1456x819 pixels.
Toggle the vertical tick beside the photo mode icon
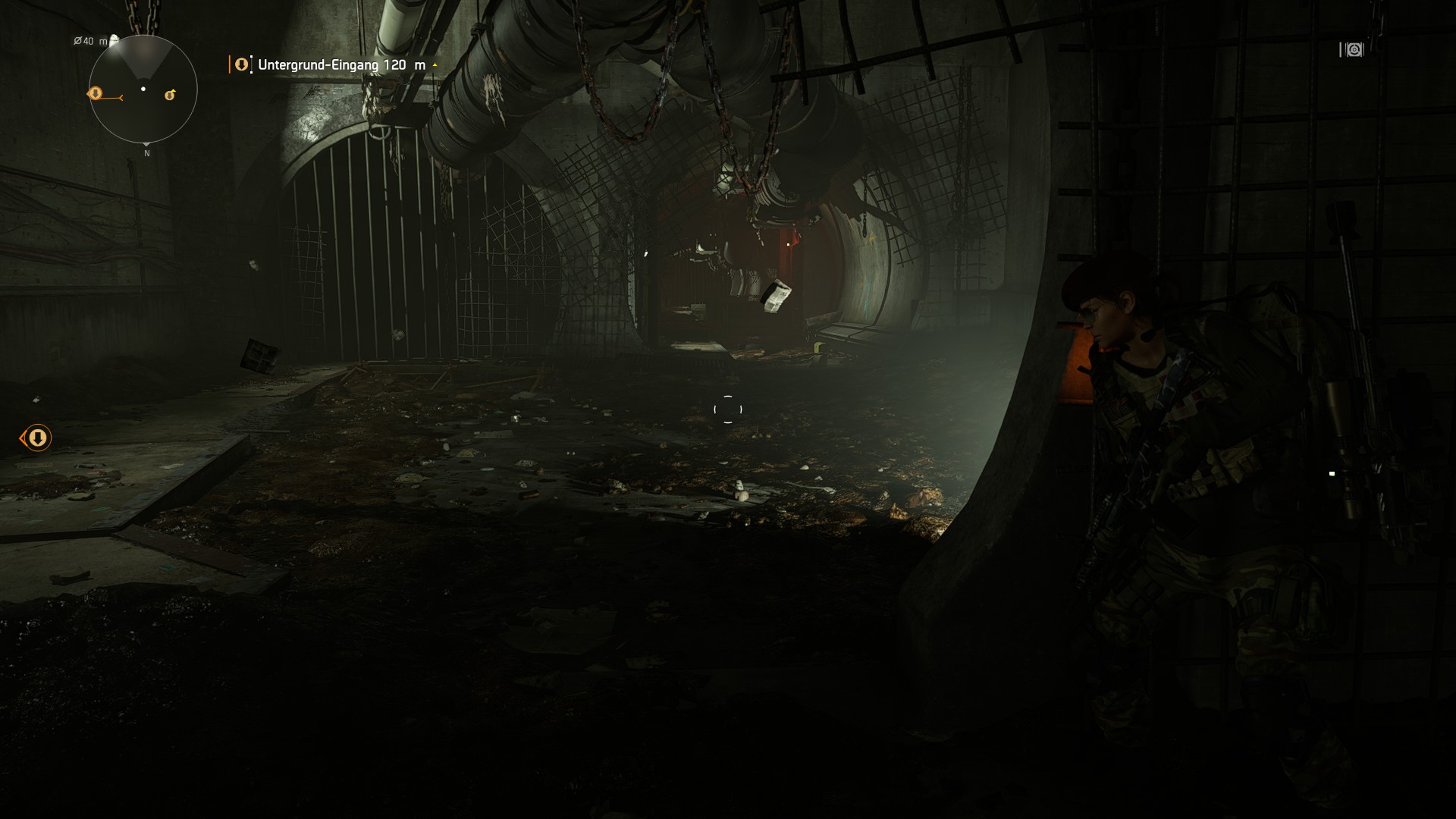click(x=1339, y=50)
